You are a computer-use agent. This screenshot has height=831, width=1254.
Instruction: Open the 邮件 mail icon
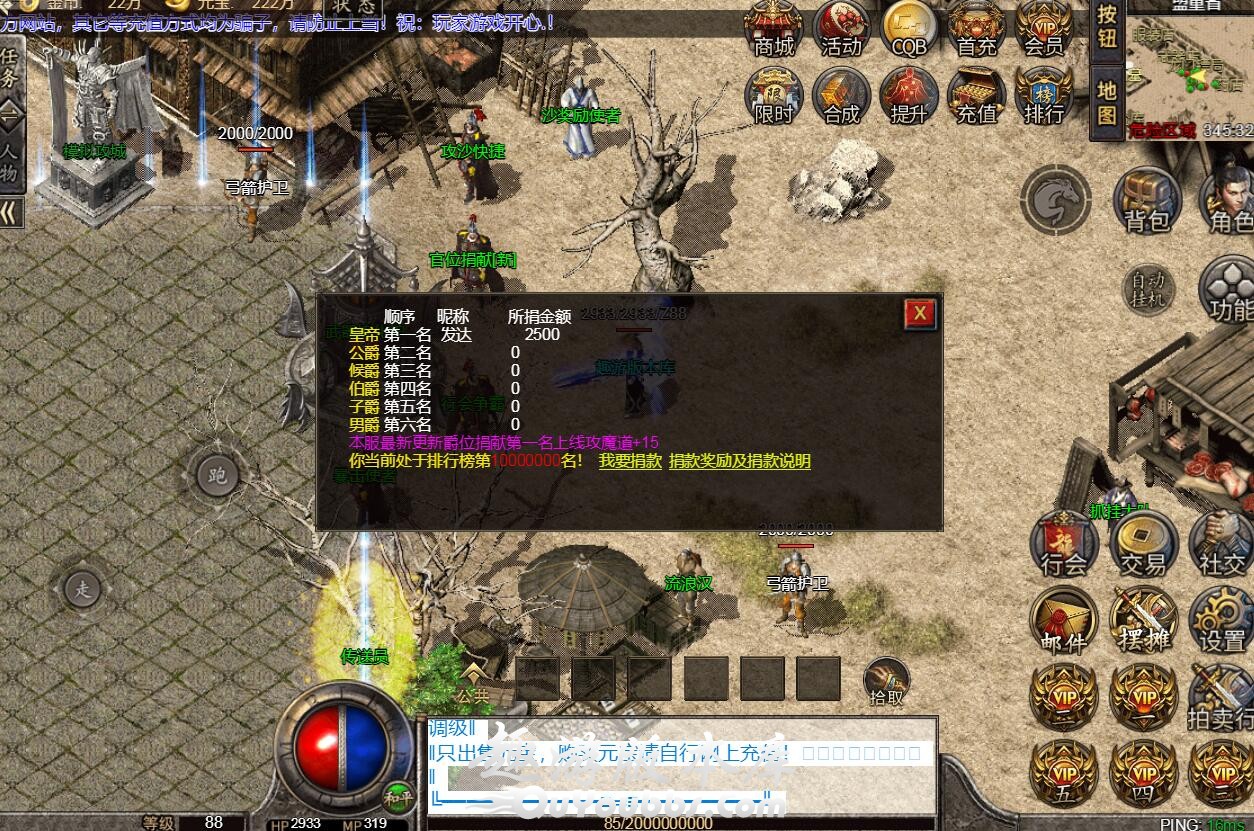[x=1064, y=622]
